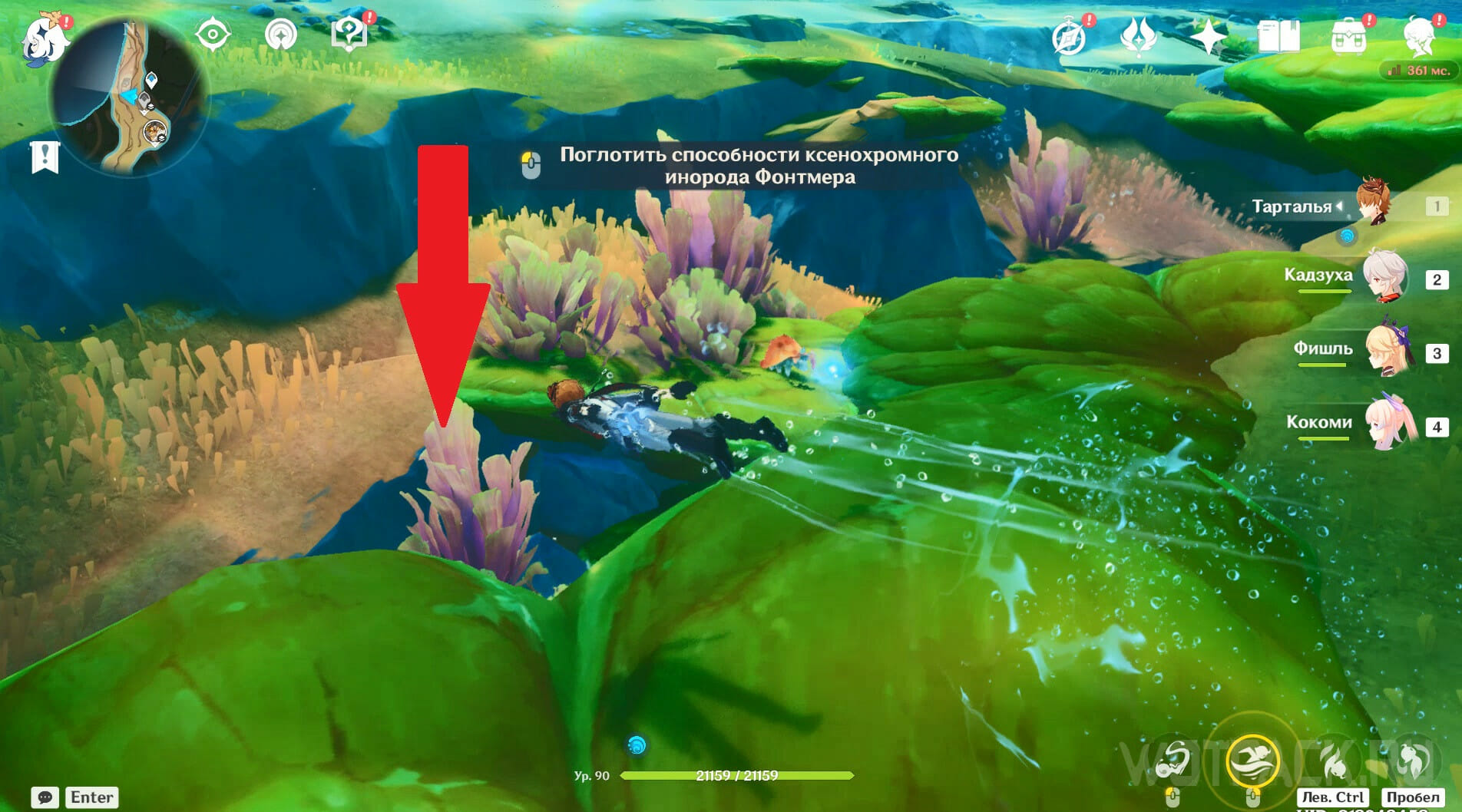The width and height of the screenshot is (1462, 812).
Task: Open the quest banner with exclamation mark
Action: point(45,157)
